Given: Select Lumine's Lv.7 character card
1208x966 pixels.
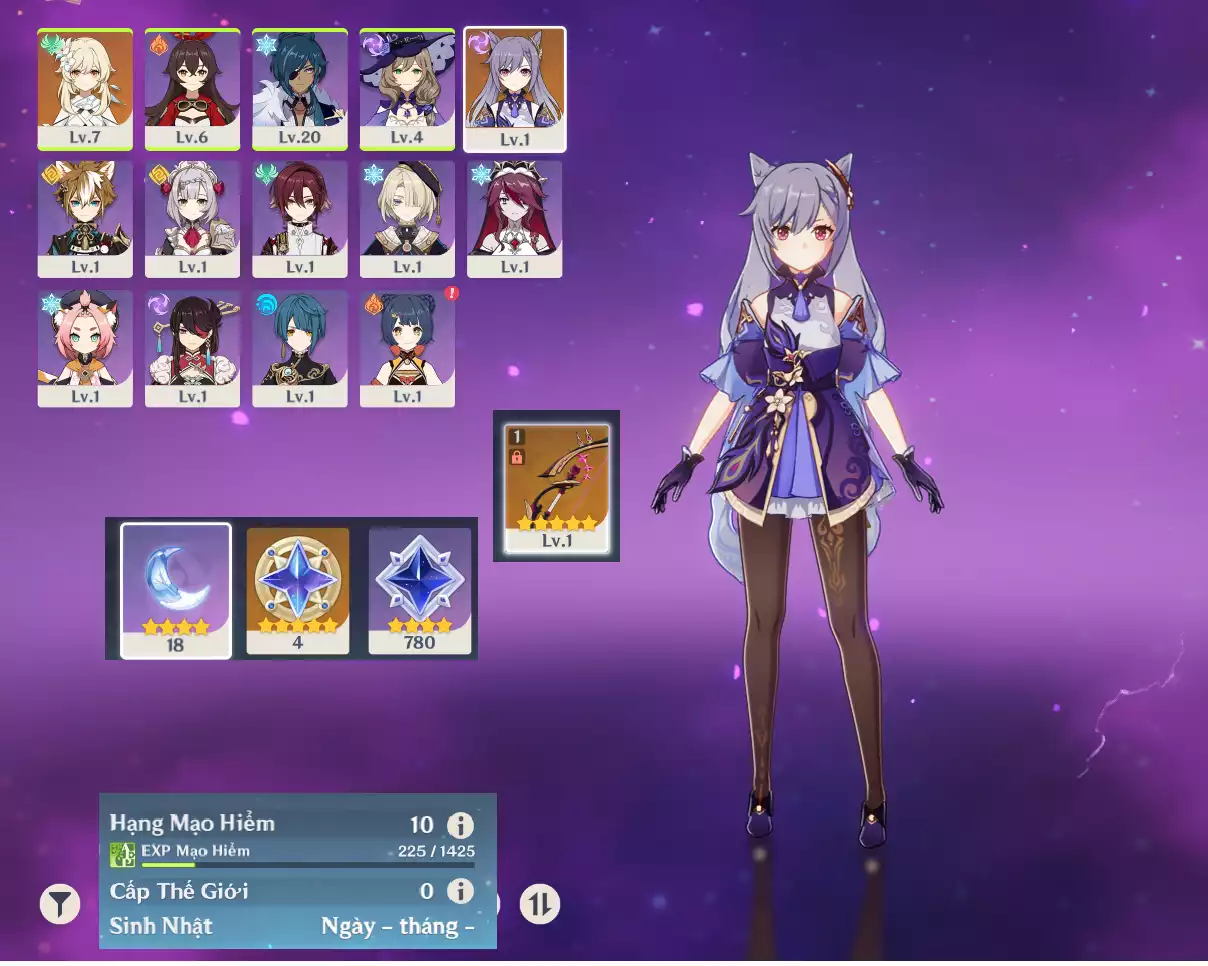Looking at the screenshot, I should pyautogui.click(x=85, y=89).
